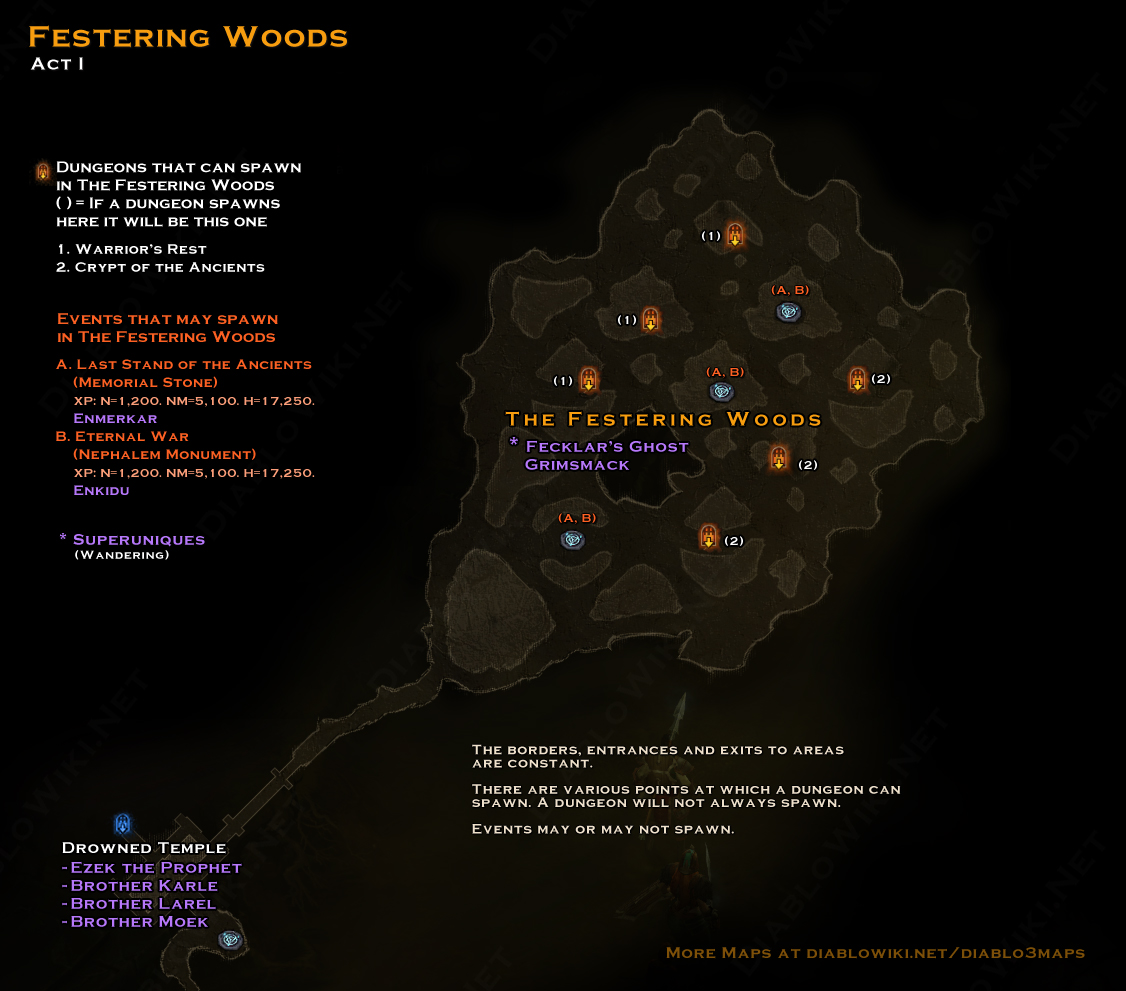Select the Fecklar's Ghost superunique label
Image resolution: width=1126 pixels, height=991 pixels.
pos(606,446)
